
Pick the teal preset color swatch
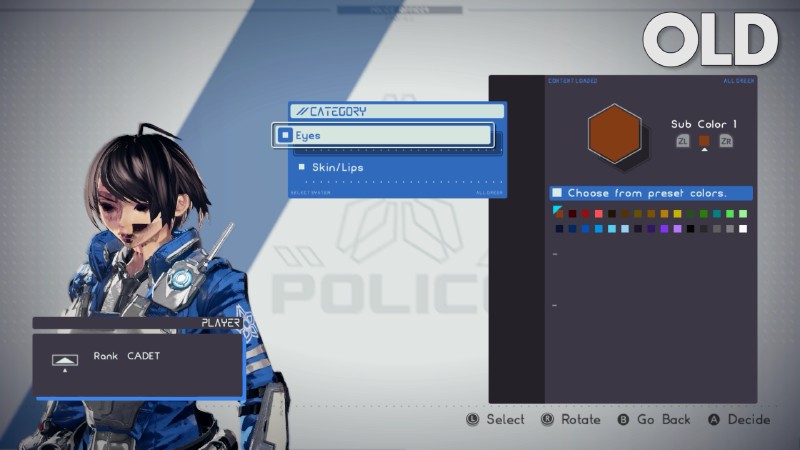click(717, 214)
